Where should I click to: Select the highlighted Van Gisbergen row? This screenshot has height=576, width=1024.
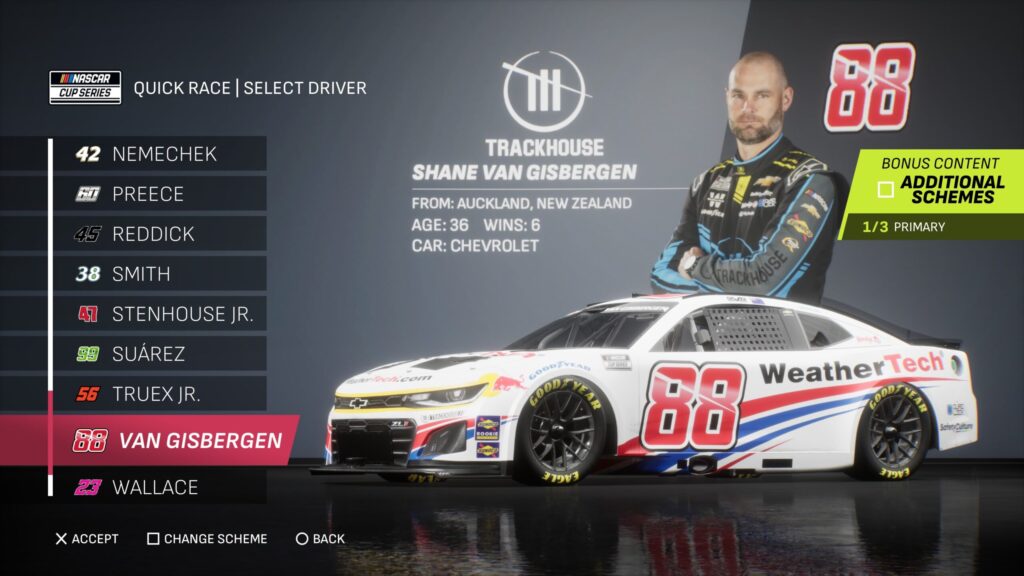pyautogui.click(x=175, y=440)
